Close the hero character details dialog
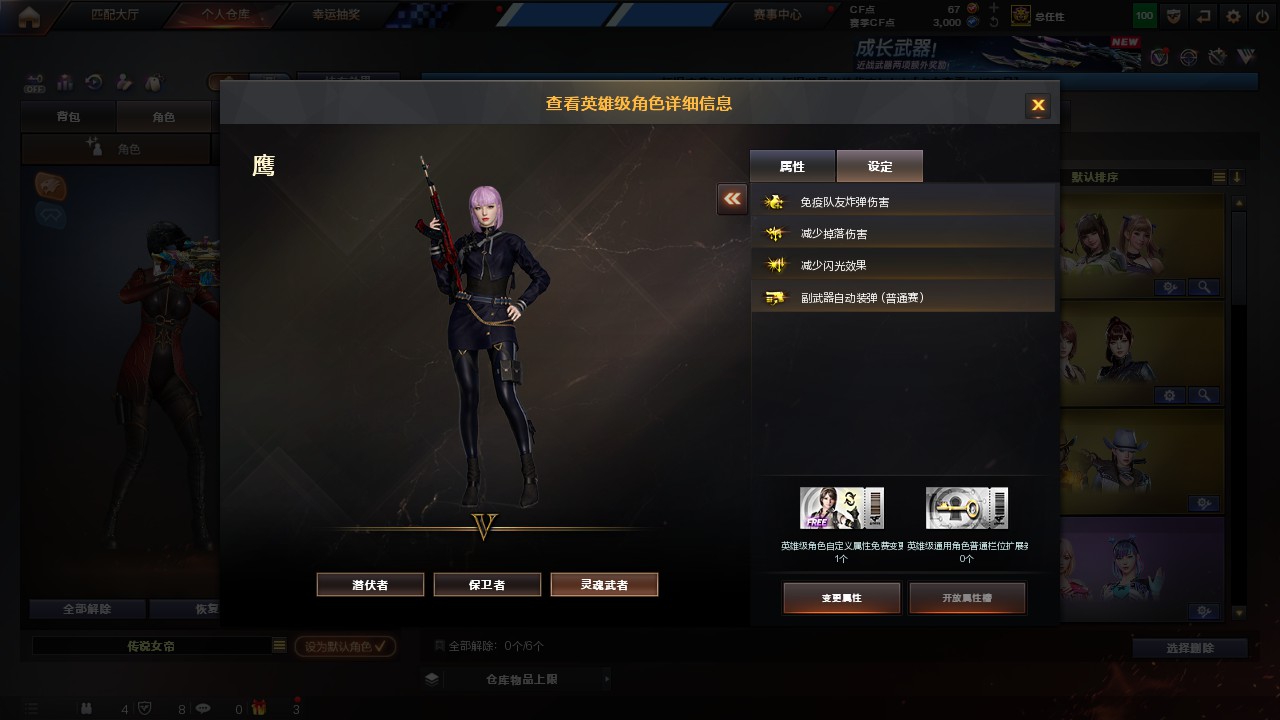1280x720 pixels. tap(1038, 105)
